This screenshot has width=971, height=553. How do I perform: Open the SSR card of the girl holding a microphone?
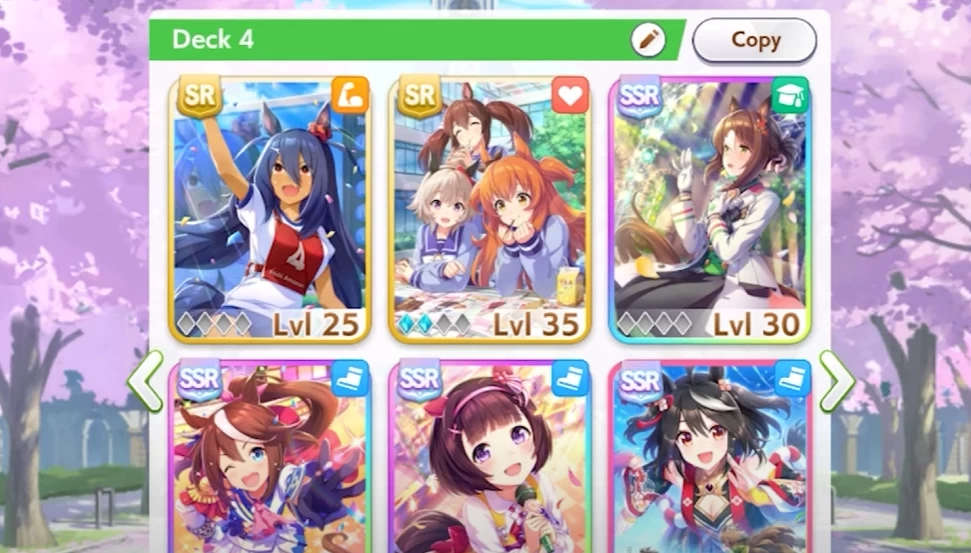(490, 458)
